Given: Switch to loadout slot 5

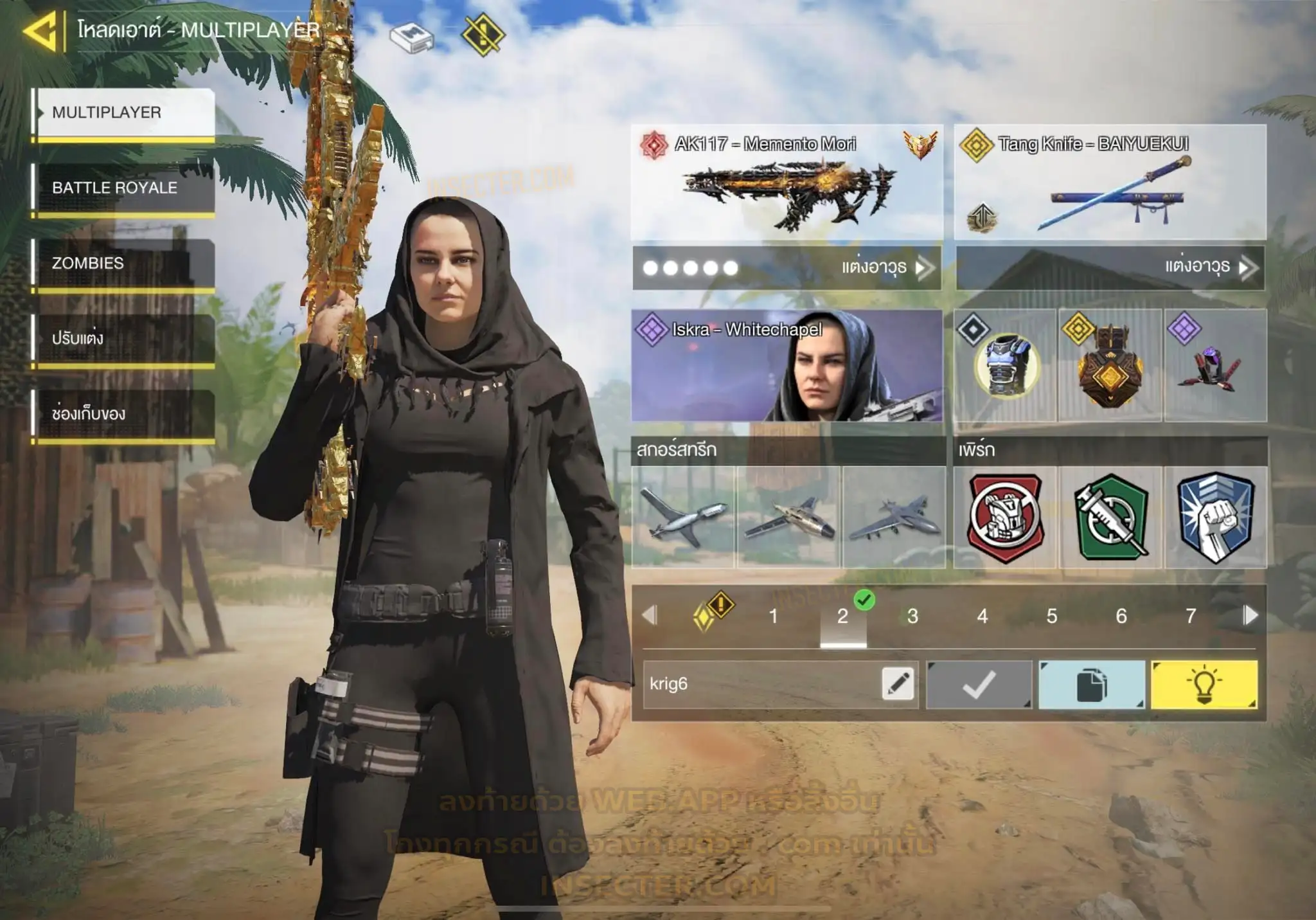Looking at the screenshot, I should pyautogui.click(x=1052, y=616).
